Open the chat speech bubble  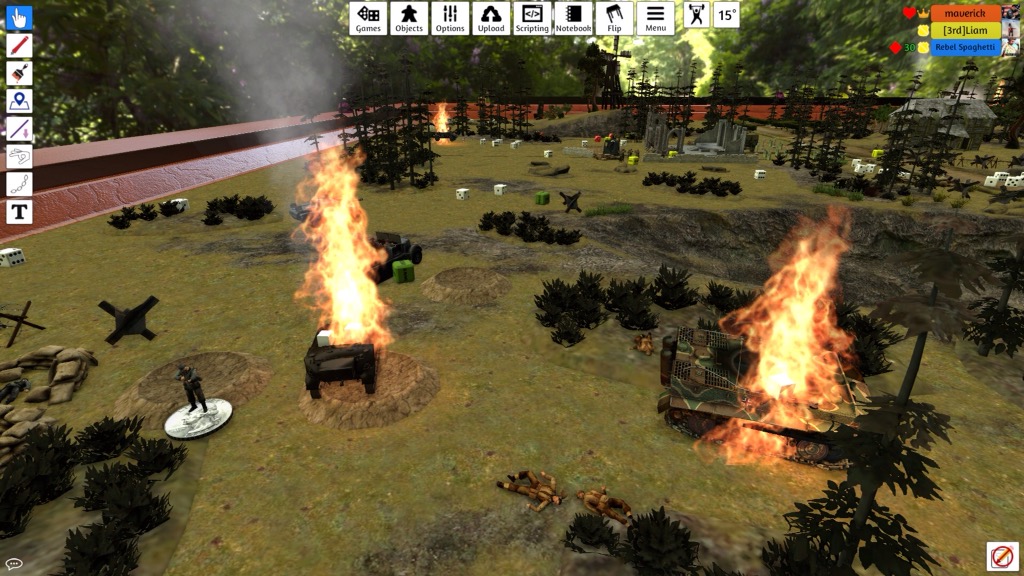[x=13, y=564]
